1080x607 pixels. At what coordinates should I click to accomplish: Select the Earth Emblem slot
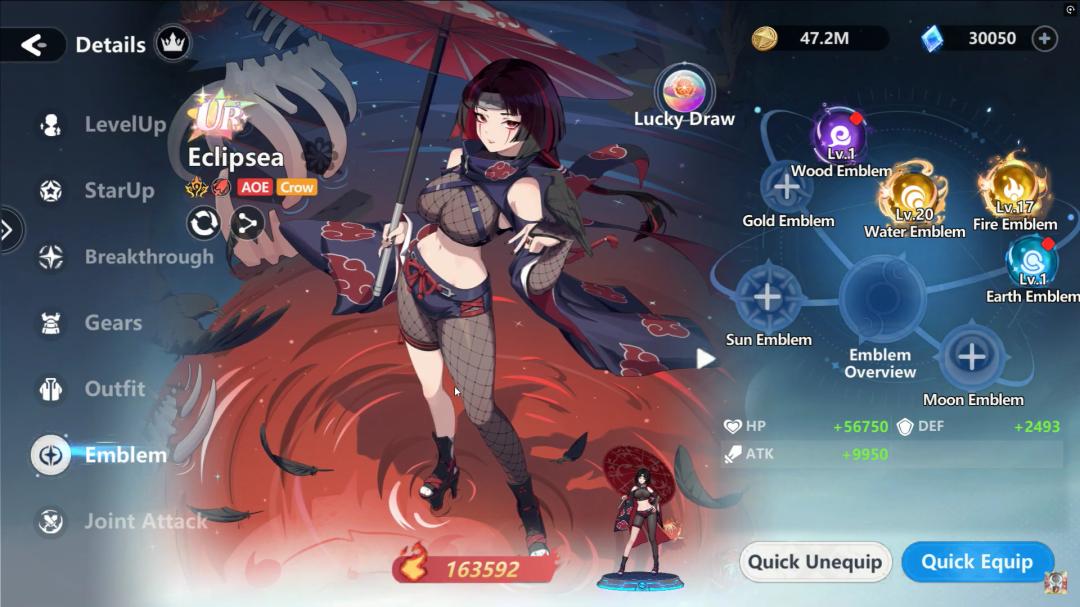click(x=1031, y=264)
